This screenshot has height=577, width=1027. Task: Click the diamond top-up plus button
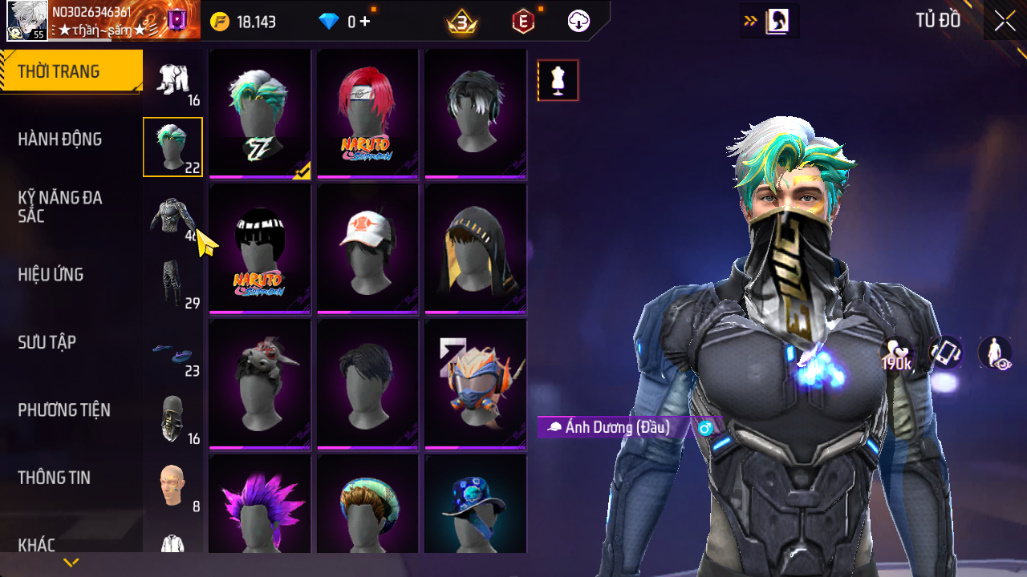(x=364, y=21)
